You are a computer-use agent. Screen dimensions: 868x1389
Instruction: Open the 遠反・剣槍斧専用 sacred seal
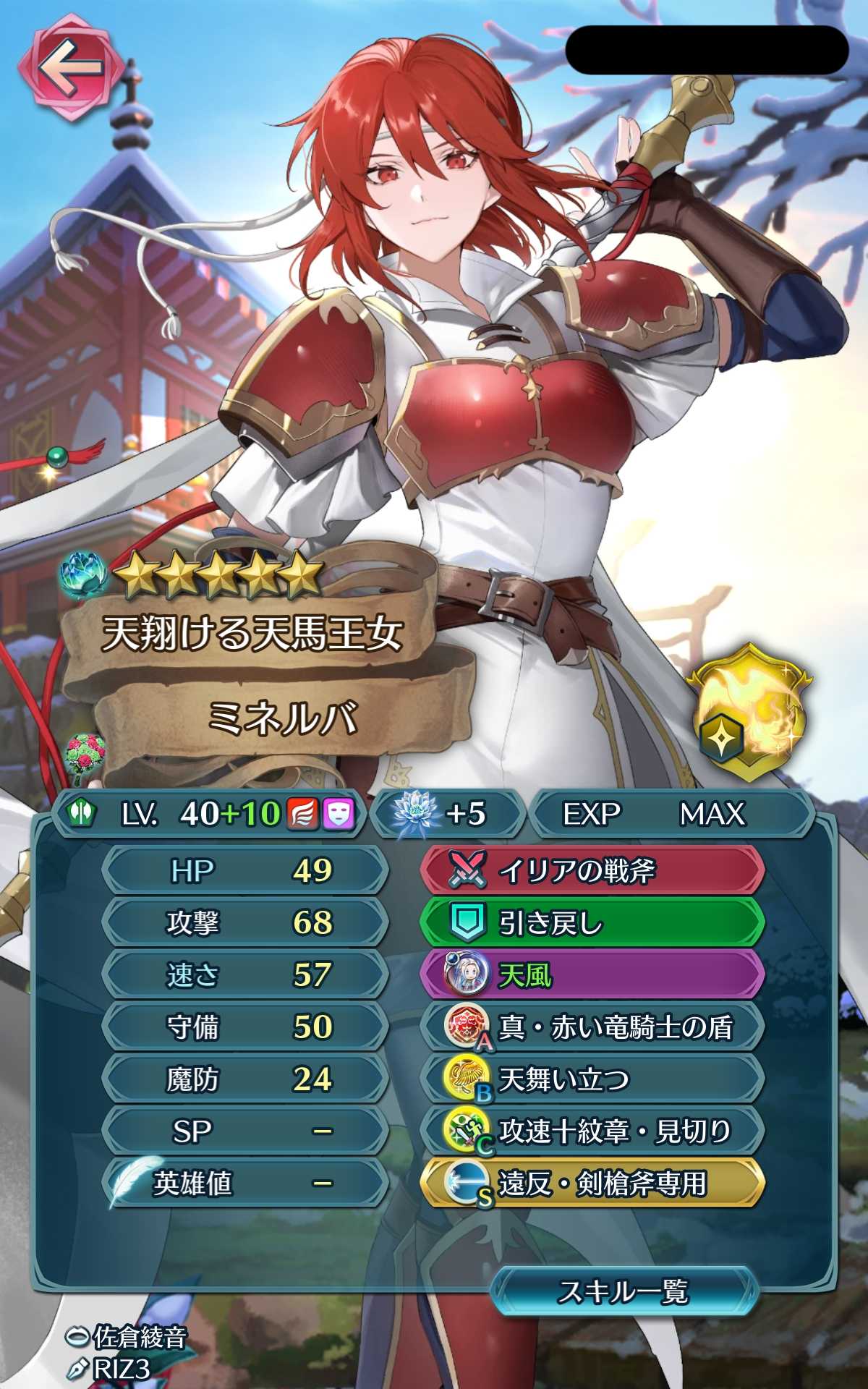click(x=592, y=1184)
